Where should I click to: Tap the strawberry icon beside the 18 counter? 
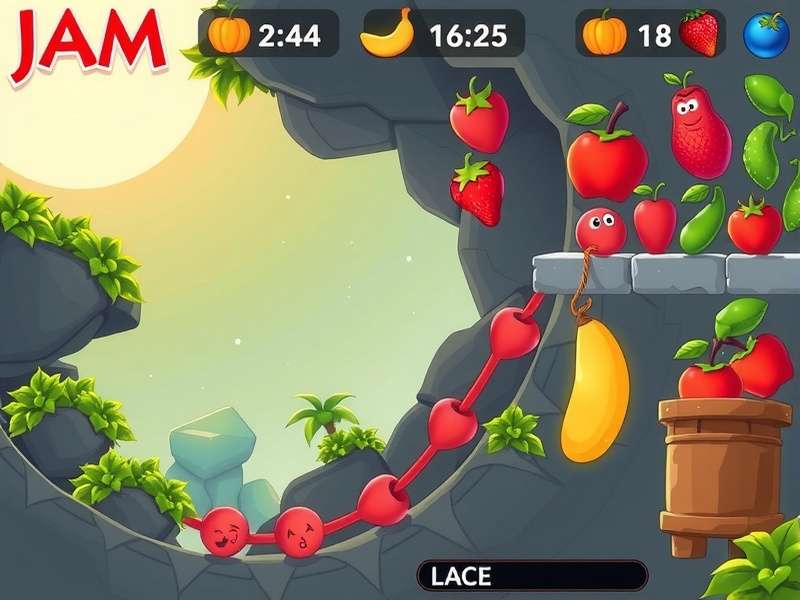click(700, 33)
